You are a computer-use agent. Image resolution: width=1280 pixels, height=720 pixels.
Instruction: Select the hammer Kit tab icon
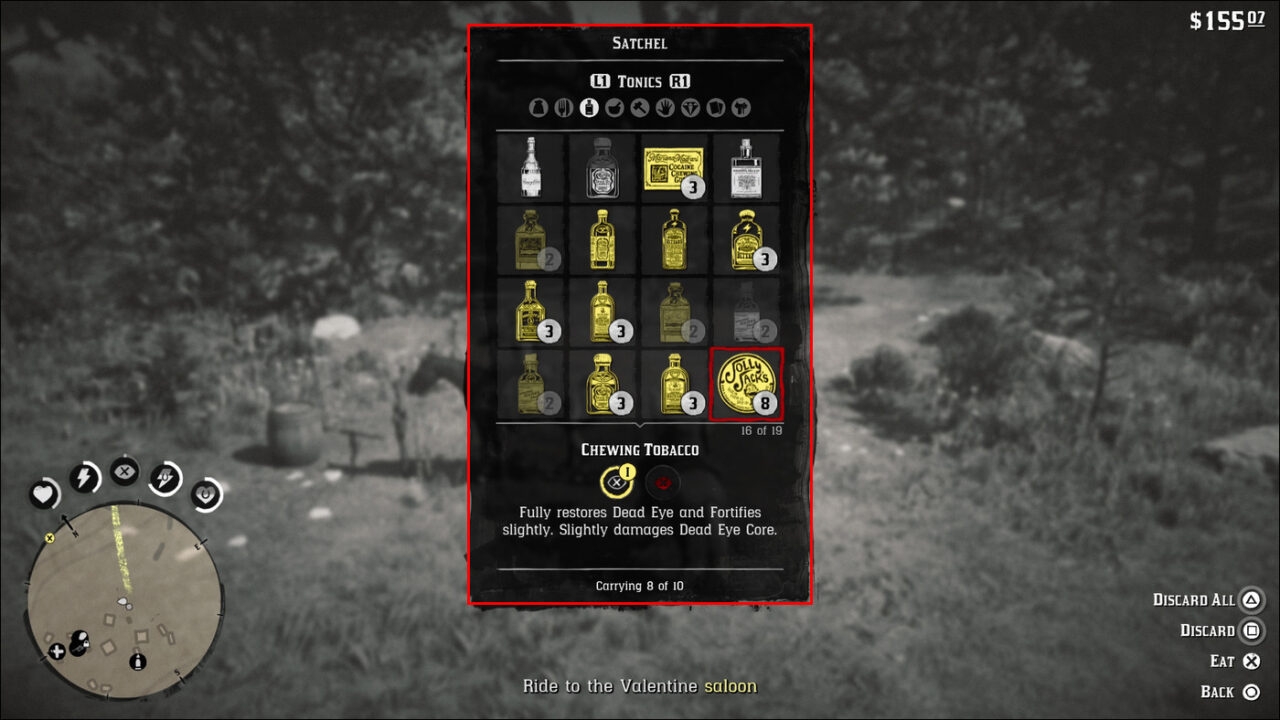click(x=639, y=107)
